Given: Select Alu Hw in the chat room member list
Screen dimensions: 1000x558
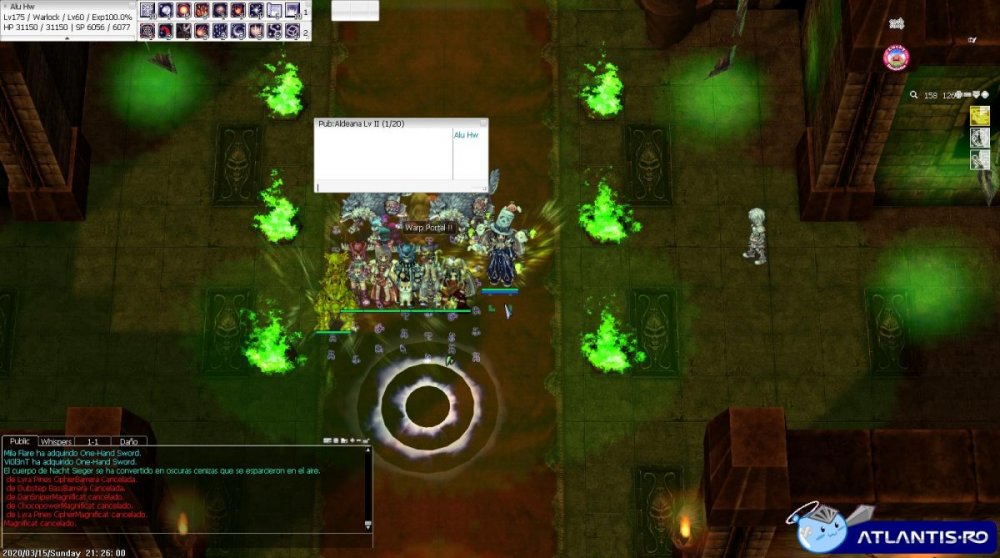Looking at the screenshot, I should tap(466, 135).
